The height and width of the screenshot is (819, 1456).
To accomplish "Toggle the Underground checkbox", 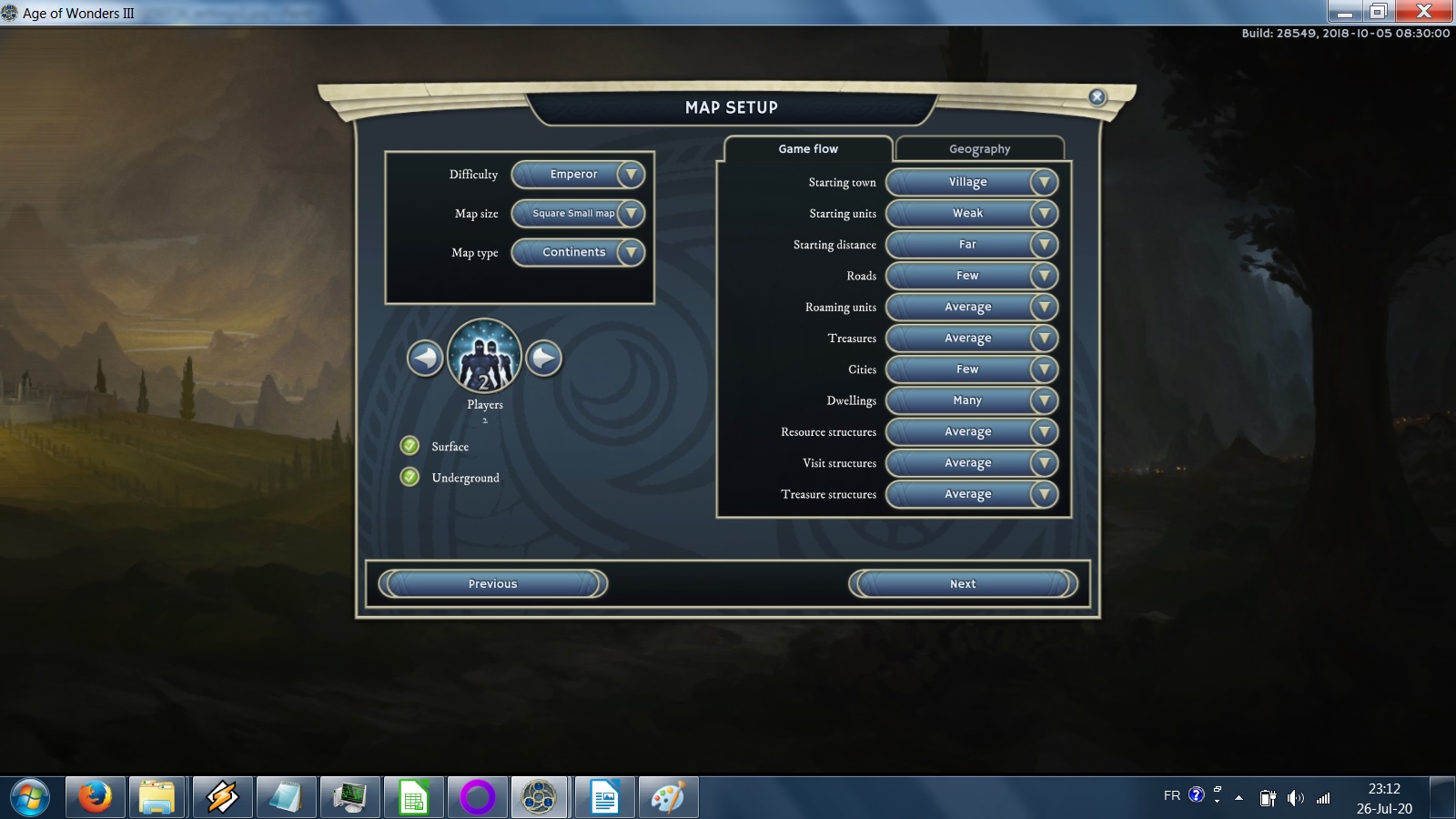I will 410,477.
